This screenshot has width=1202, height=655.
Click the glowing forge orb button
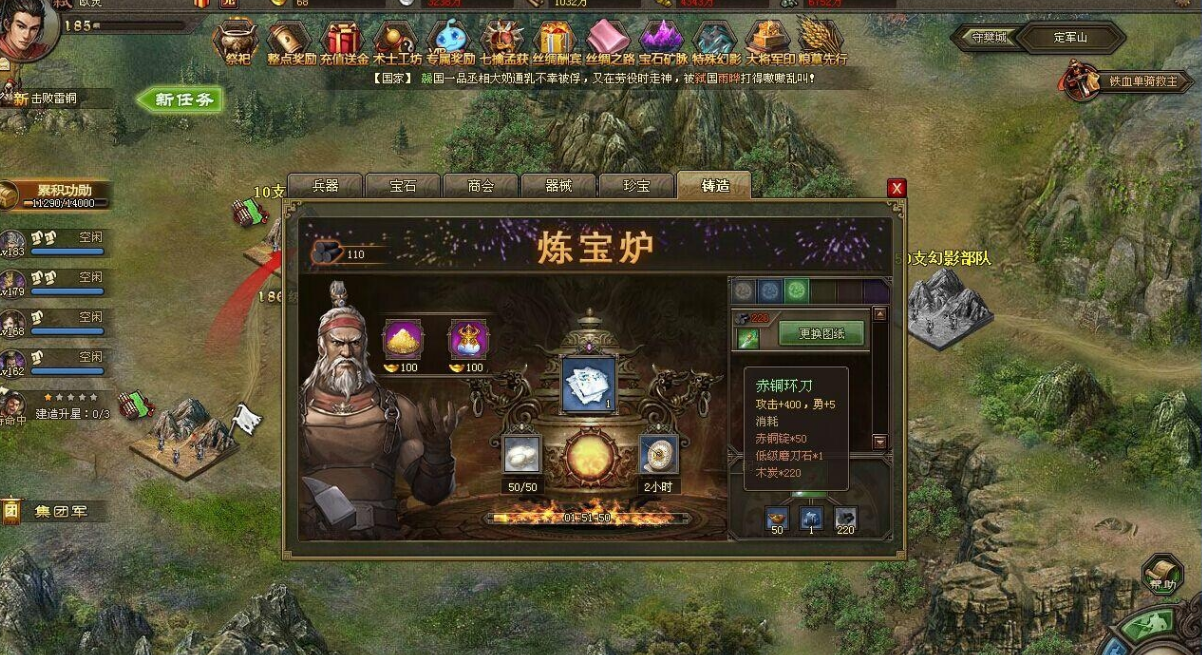pos(587,456)
